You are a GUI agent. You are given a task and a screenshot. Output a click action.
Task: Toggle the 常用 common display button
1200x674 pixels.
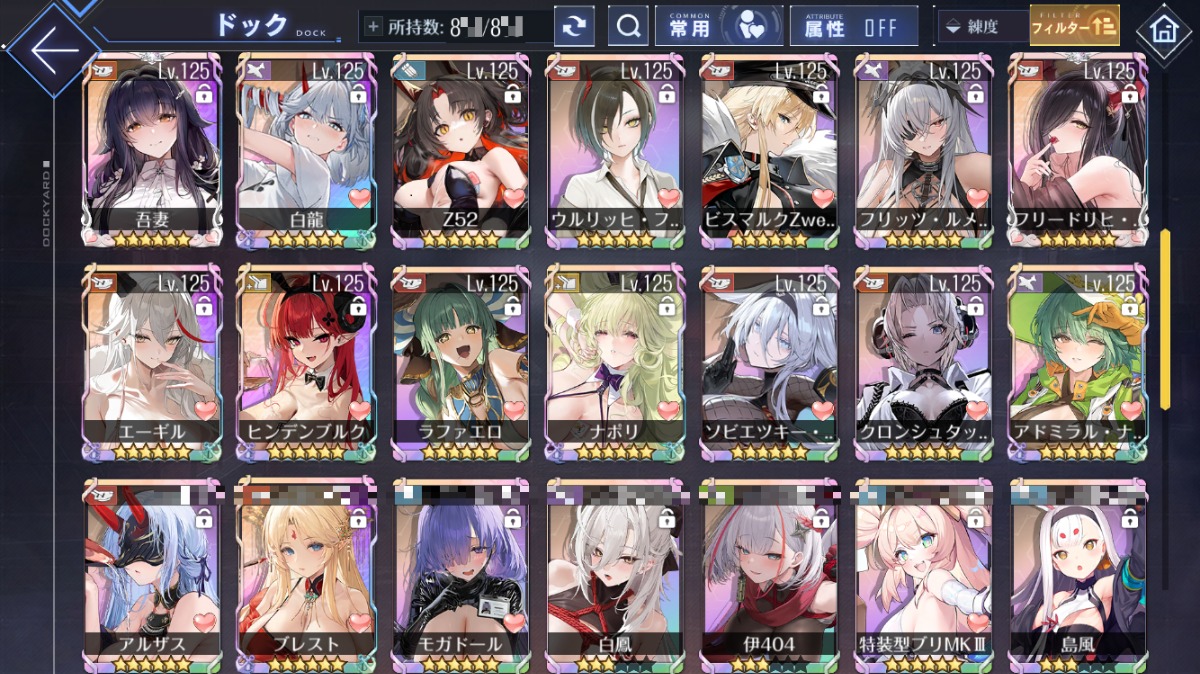[x=717, y=27]
